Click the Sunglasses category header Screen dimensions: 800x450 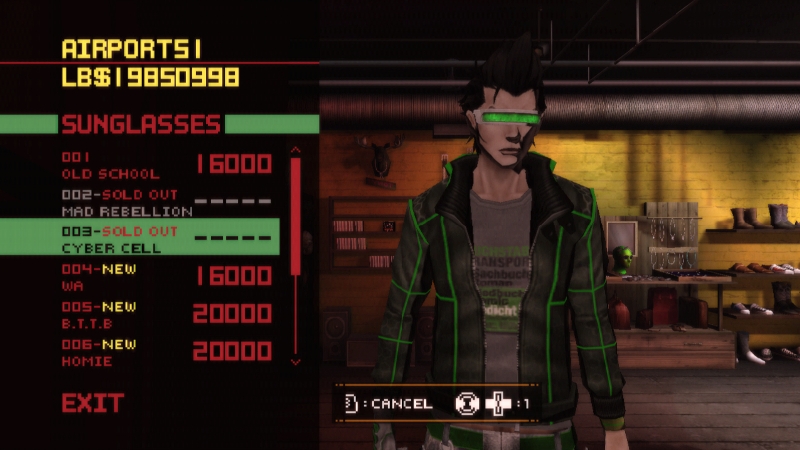point(141,124)
